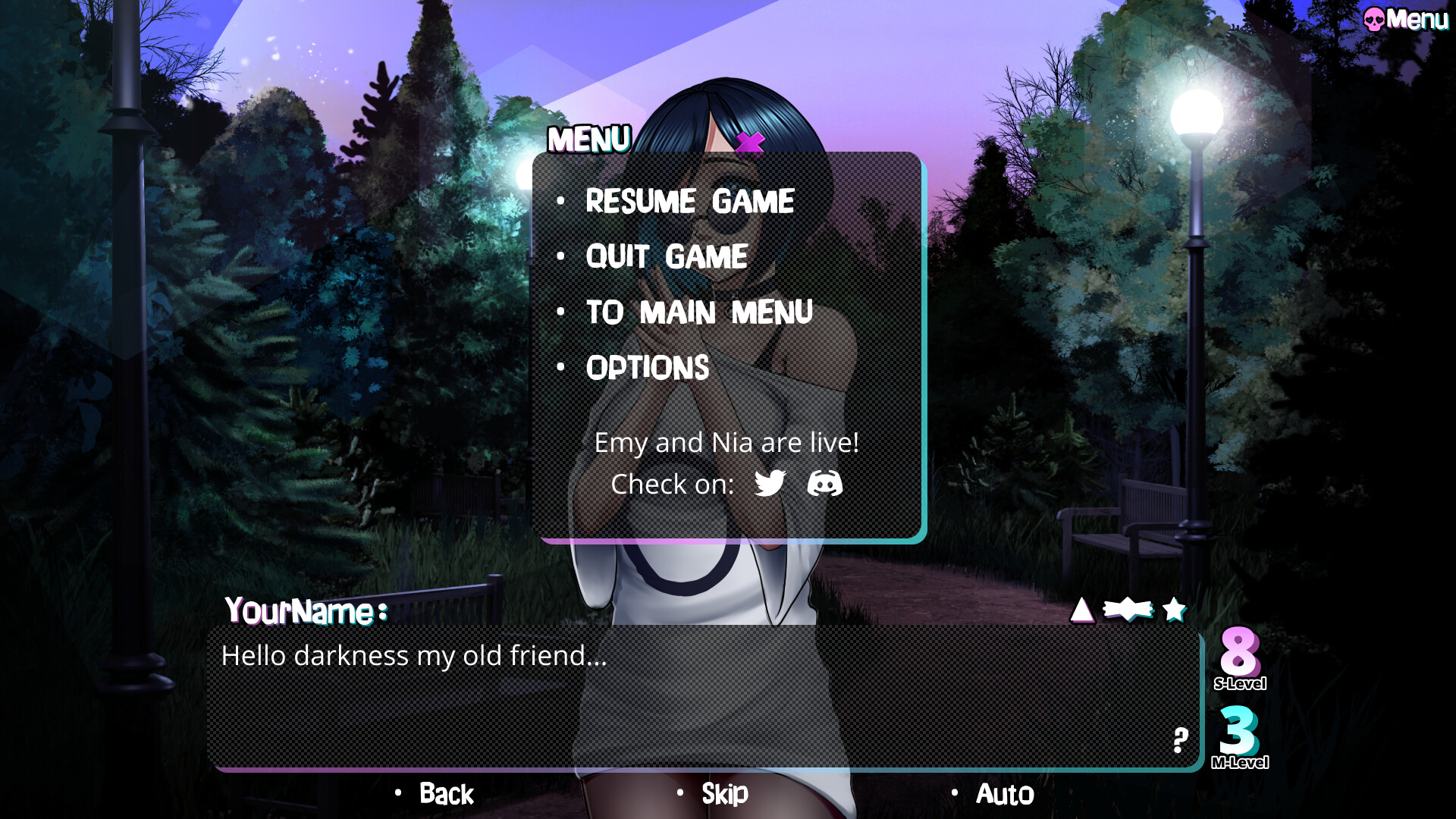Image resolution: width=1456 pixels, height=819 pixels.
Task: Select the star icon above the textbox
Action: [1175, 609]
